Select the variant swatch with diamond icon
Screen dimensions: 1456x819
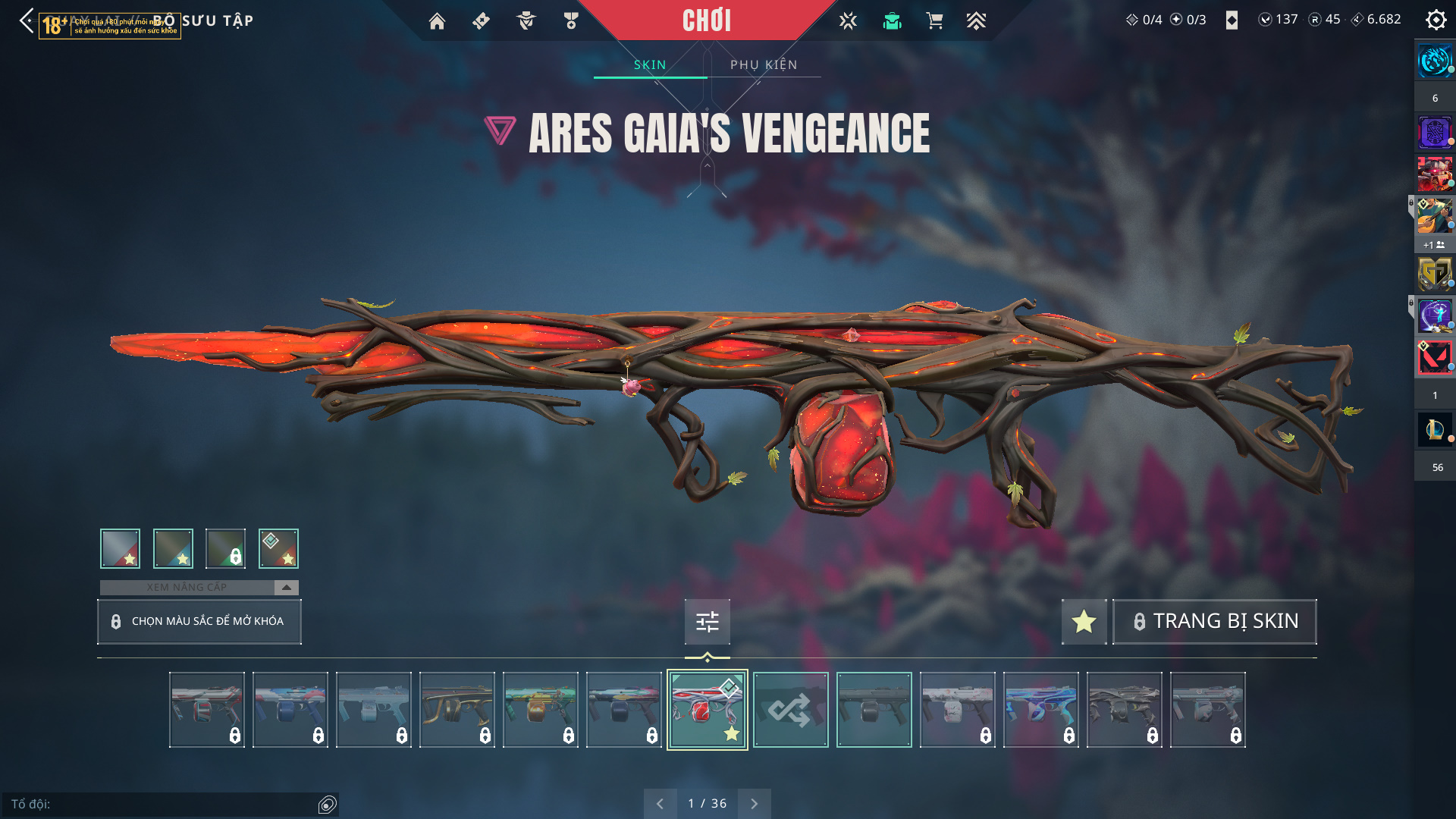[278, 548]
